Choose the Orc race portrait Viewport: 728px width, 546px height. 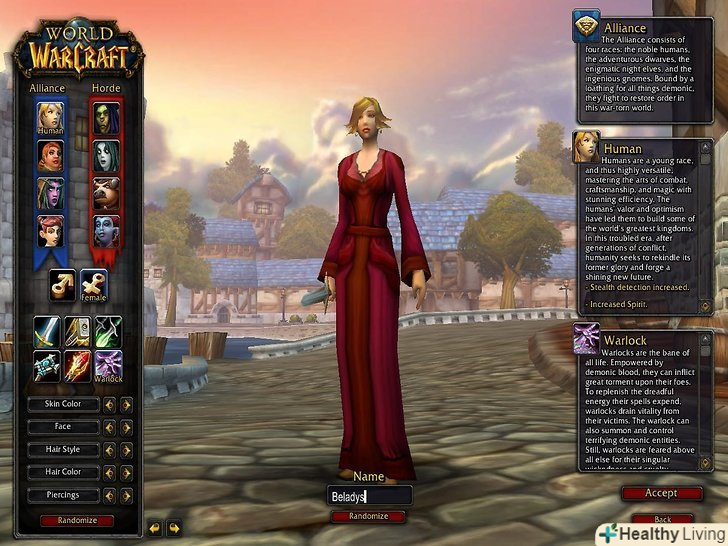tap(107, 116)
